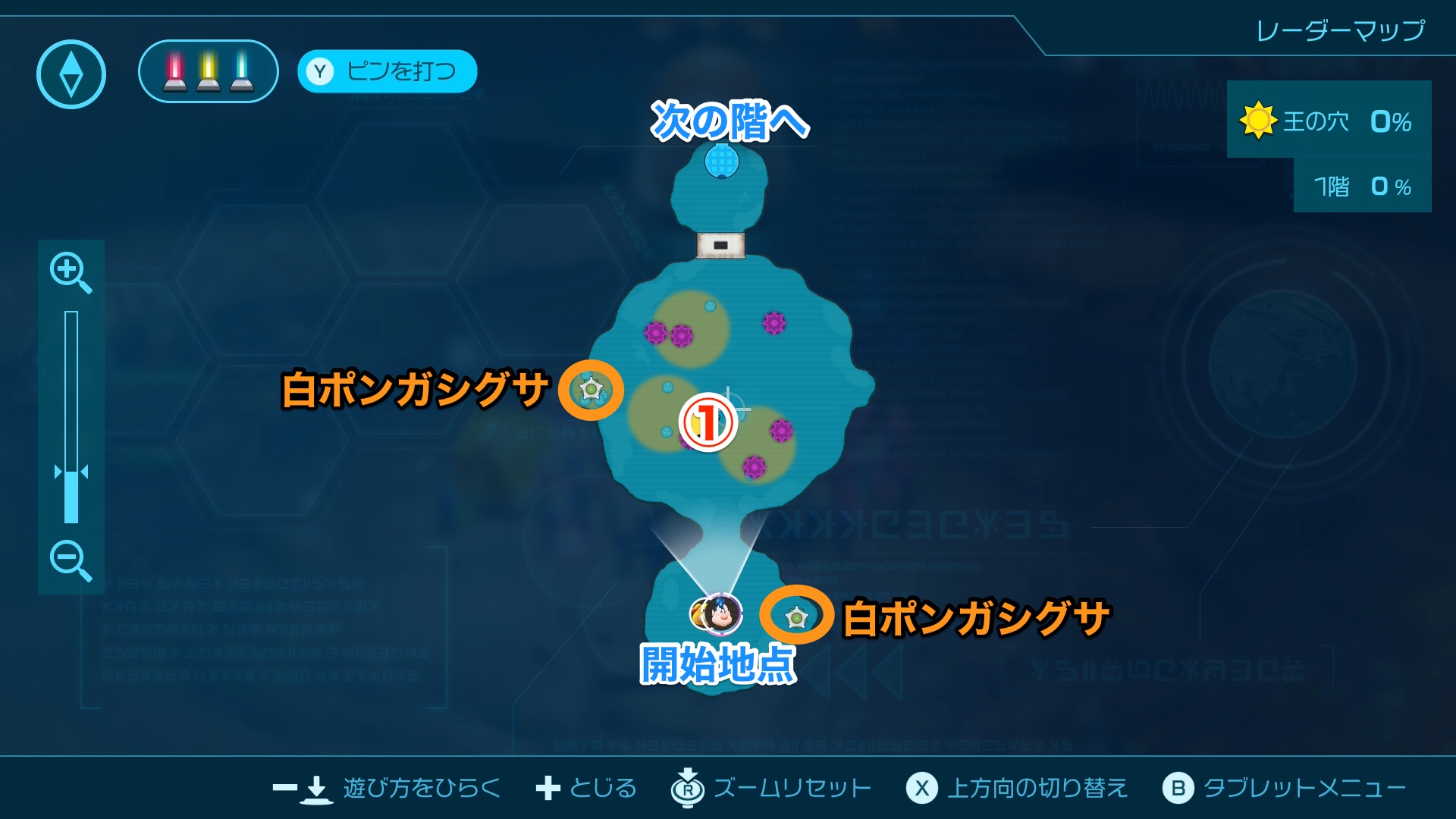The width and height of the screenshot is (1456, 819).
Task: Click the zoom-out magnifier icon
Action: pos(70,561)
